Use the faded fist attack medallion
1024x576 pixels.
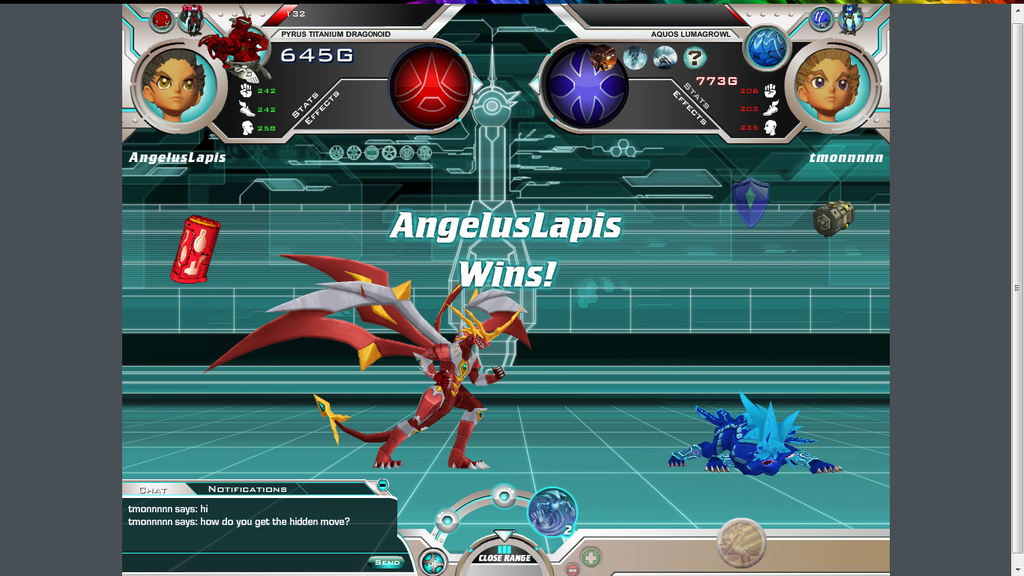(742, 542)
